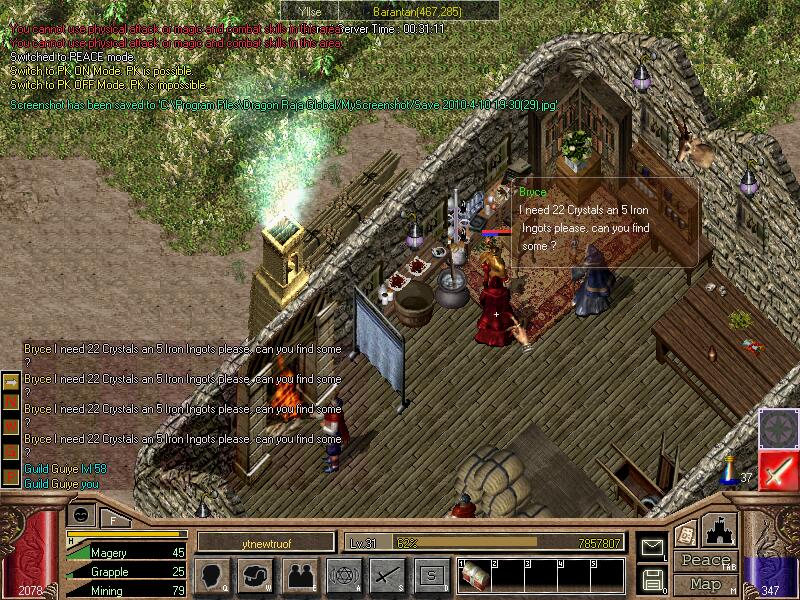Open the Map button
Viewport: 800px width, 600px height.
pos(704,583)
